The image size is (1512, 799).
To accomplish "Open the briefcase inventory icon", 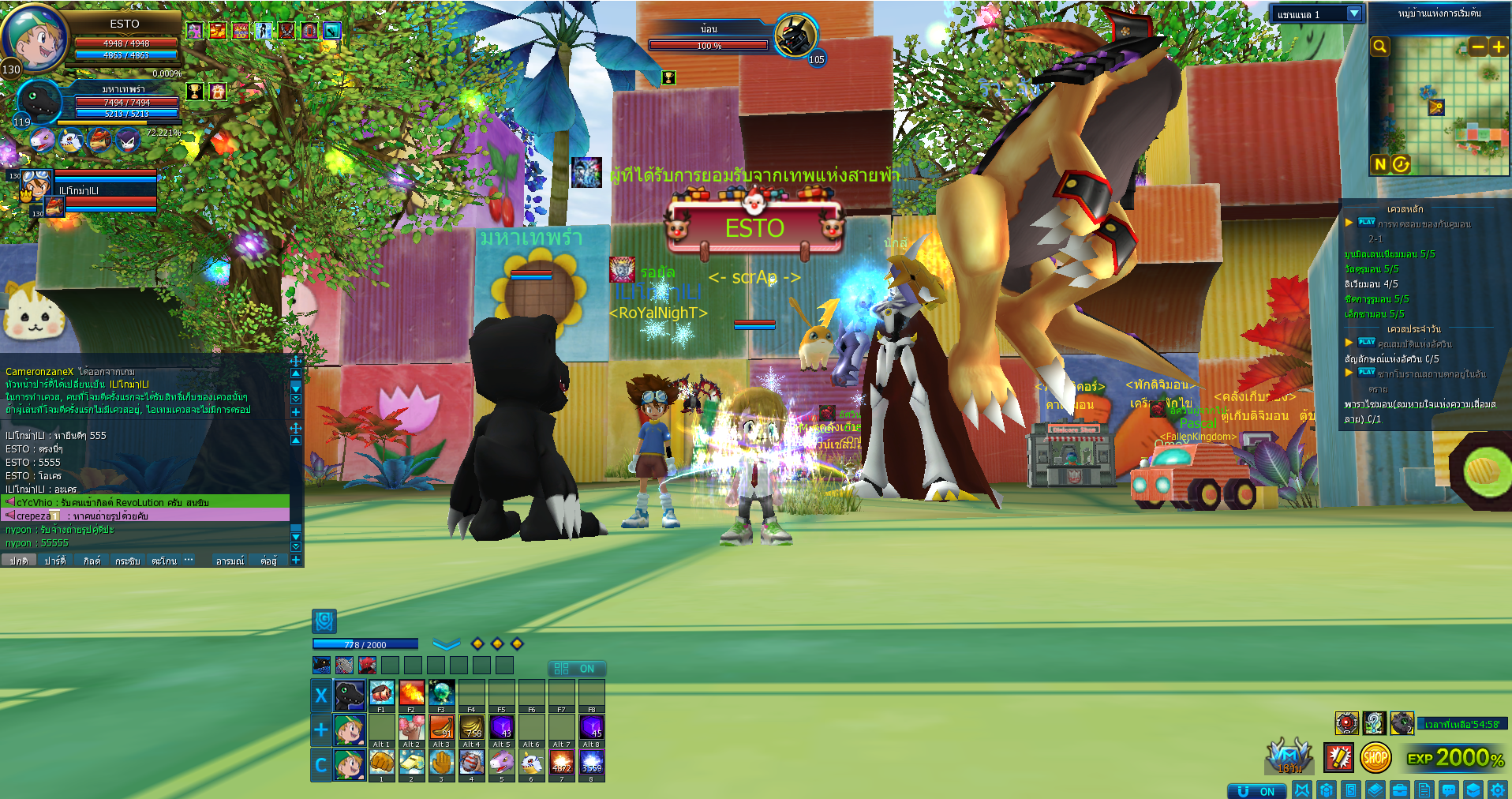I will point(1400,790).
